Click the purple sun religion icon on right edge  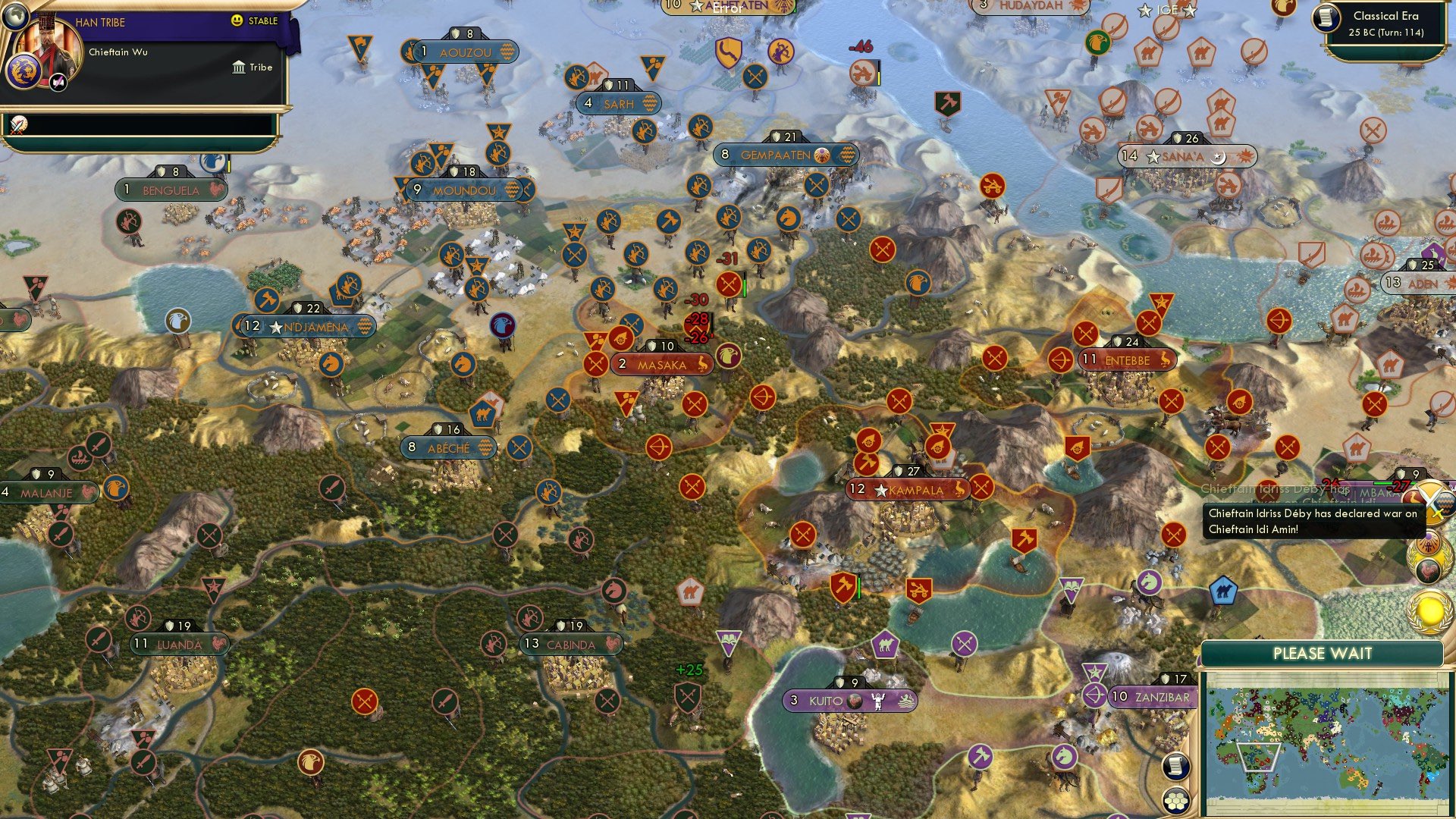[1428, 543]
